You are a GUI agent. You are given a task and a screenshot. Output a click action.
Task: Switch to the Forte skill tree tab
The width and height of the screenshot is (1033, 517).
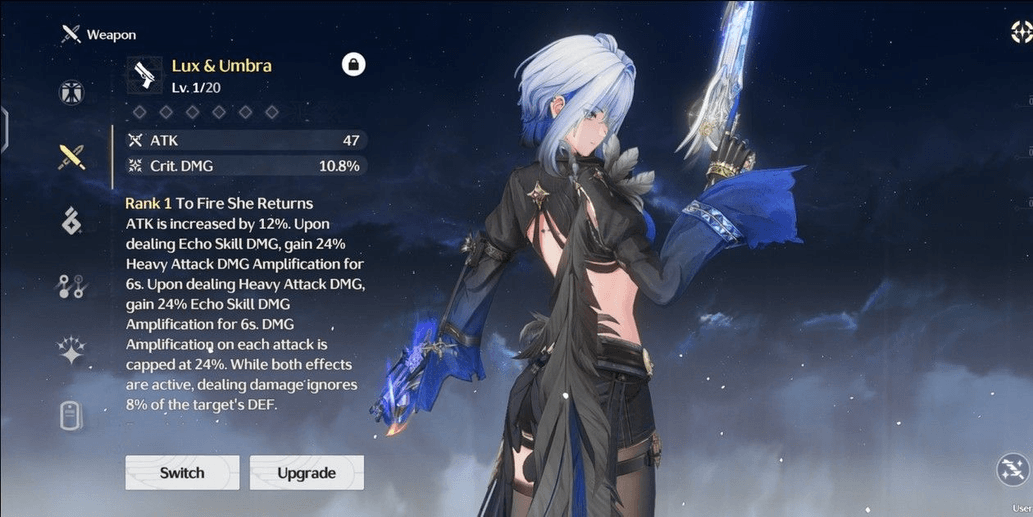pyautogui.click(x=71, y=287)
